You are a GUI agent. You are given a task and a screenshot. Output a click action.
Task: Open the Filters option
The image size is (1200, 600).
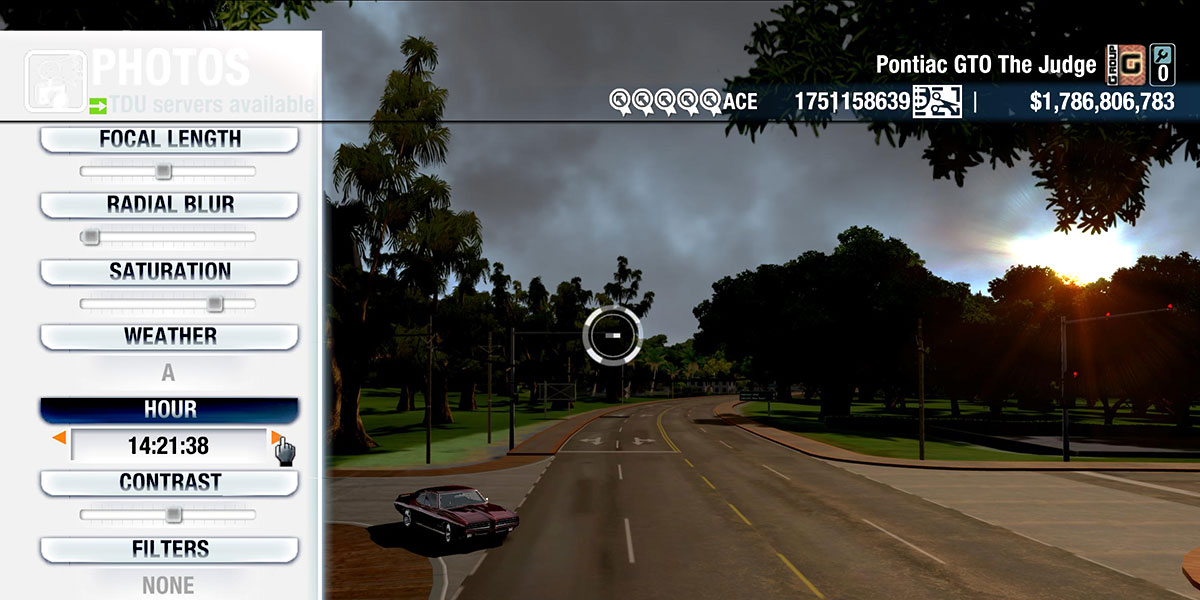click(x=169, y=549)
